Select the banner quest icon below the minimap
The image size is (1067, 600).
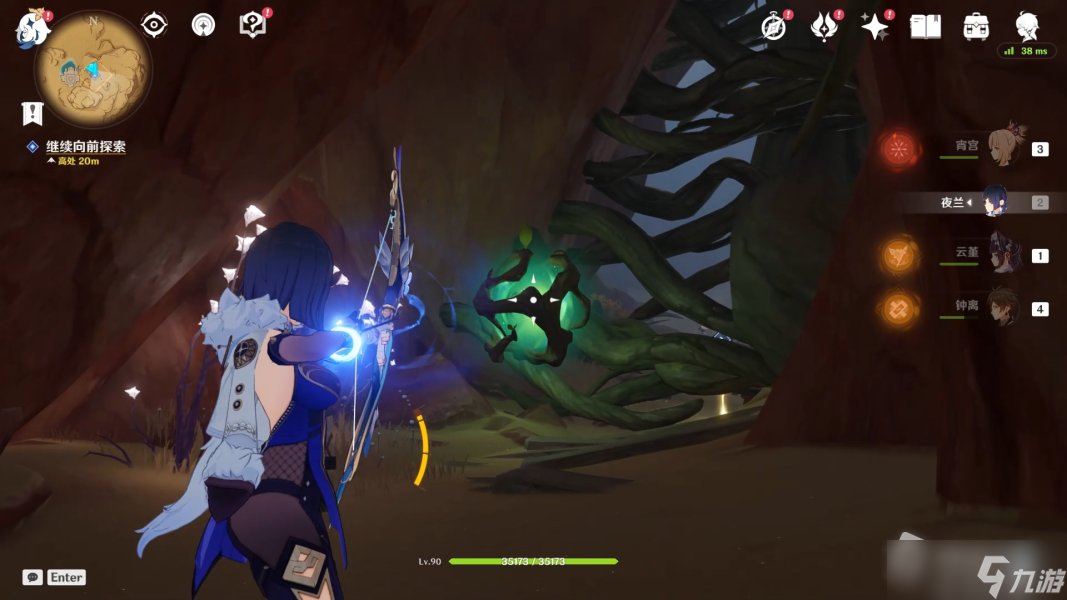[x=32, y=113]
